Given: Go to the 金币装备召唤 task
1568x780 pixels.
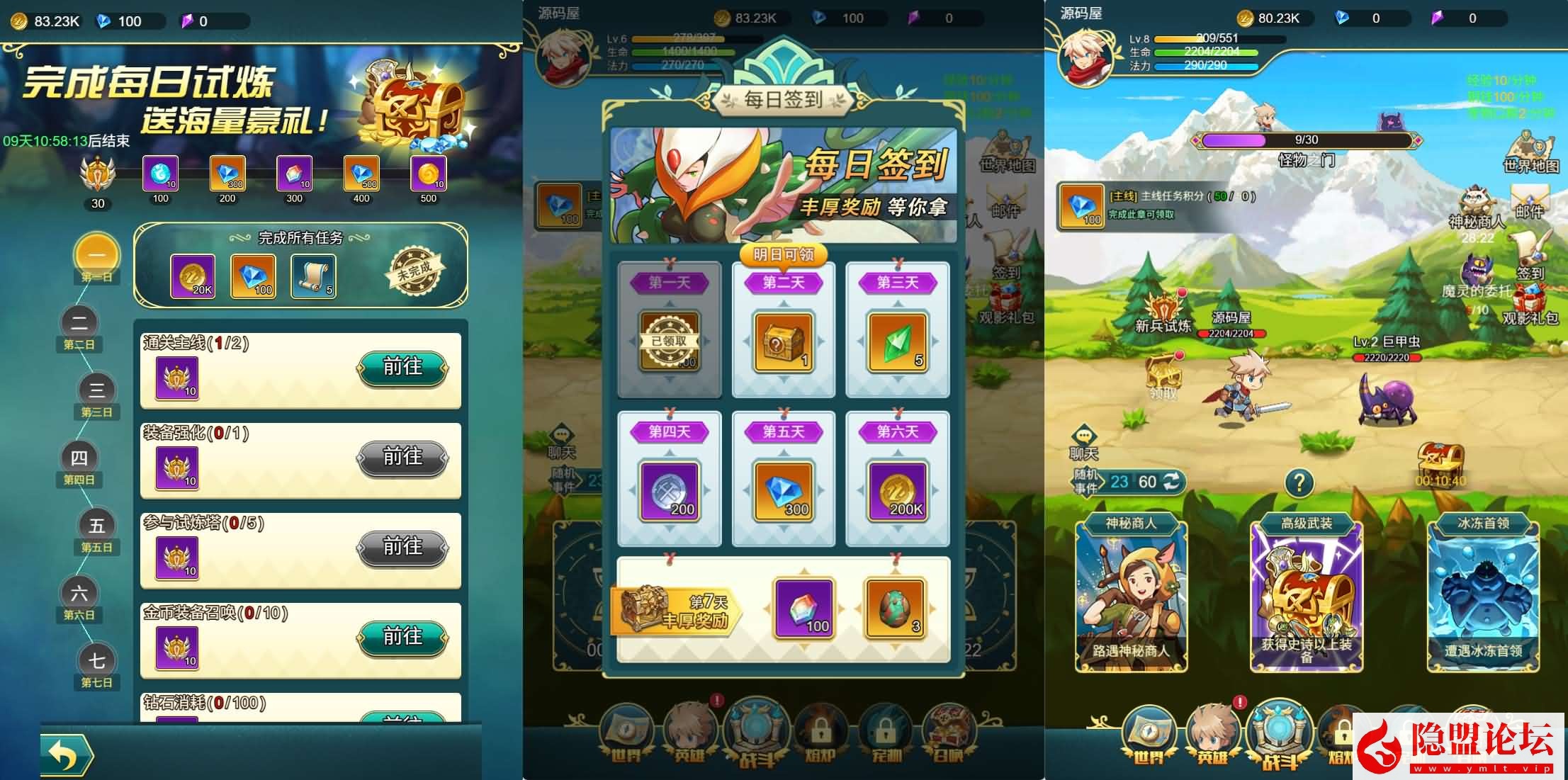Looking at the screenshot, I should (x=402, y=638).
